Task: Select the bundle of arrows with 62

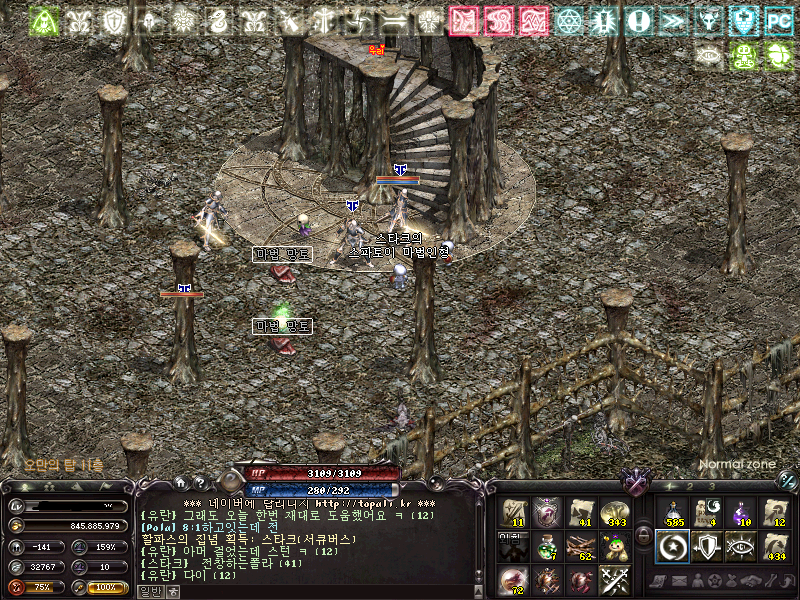Action: point(581,546)
